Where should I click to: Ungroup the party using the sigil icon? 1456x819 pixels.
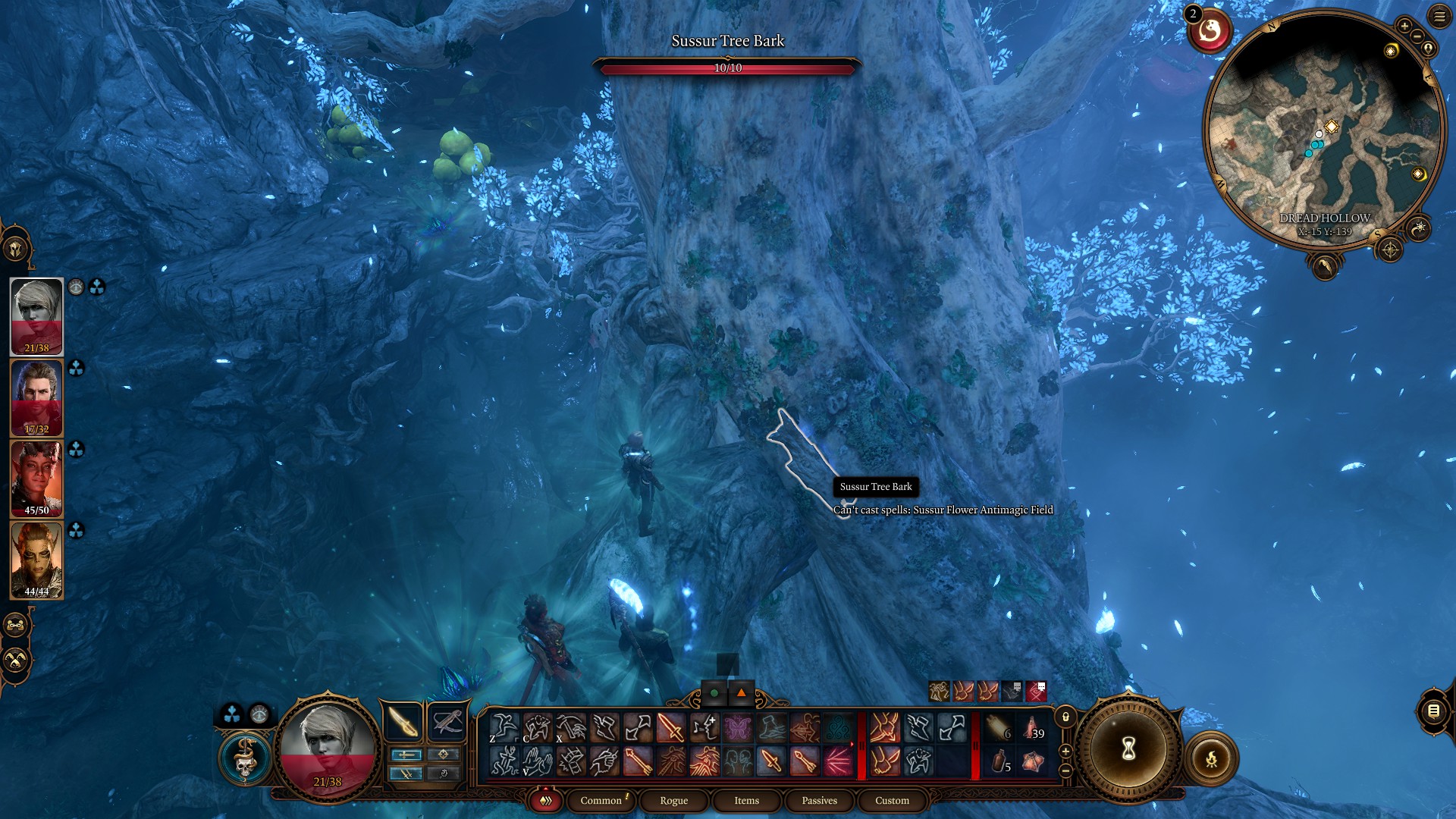coord(15,660)
